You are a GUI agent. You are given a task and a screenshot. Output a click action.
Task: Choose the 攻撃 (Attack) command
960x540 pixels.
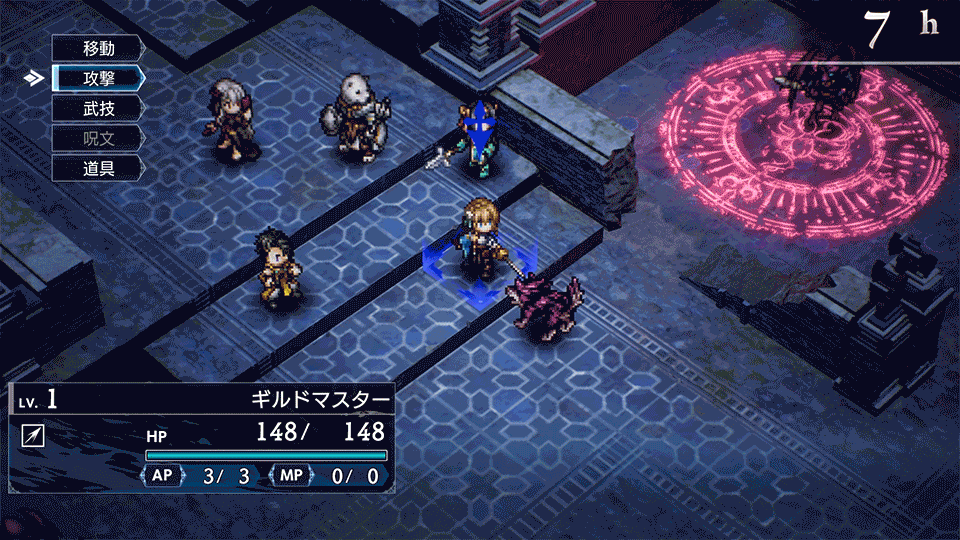98,77
